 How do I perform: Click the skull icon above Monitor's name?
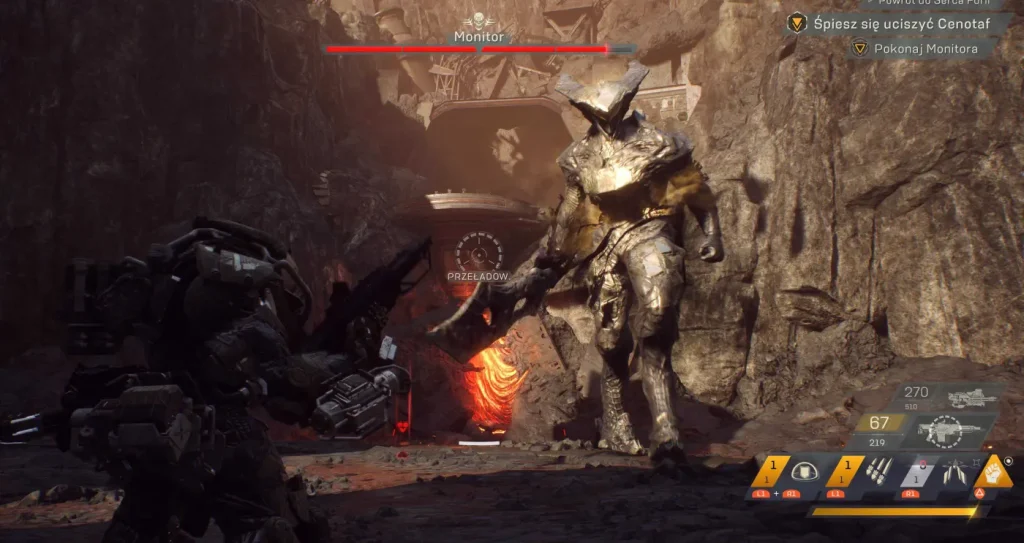tap(479, 19)
